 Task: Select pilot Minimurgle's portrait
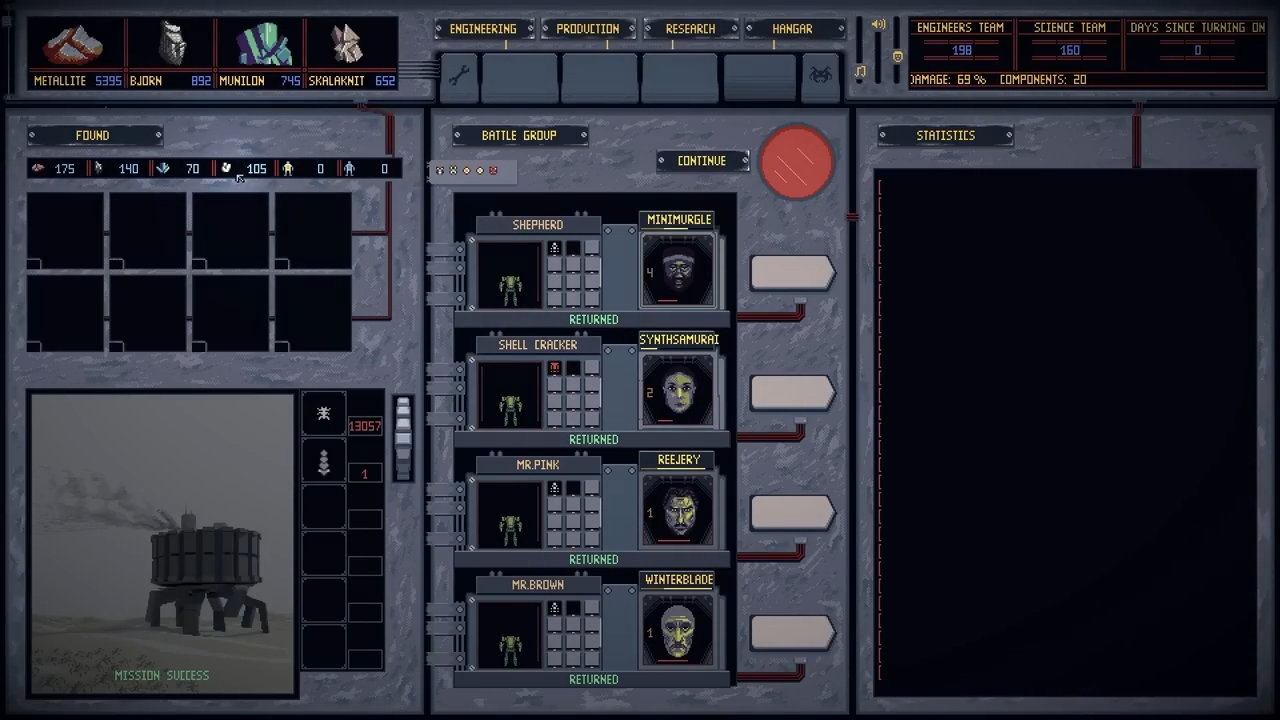pyautogui.click(x=678, y=270)
